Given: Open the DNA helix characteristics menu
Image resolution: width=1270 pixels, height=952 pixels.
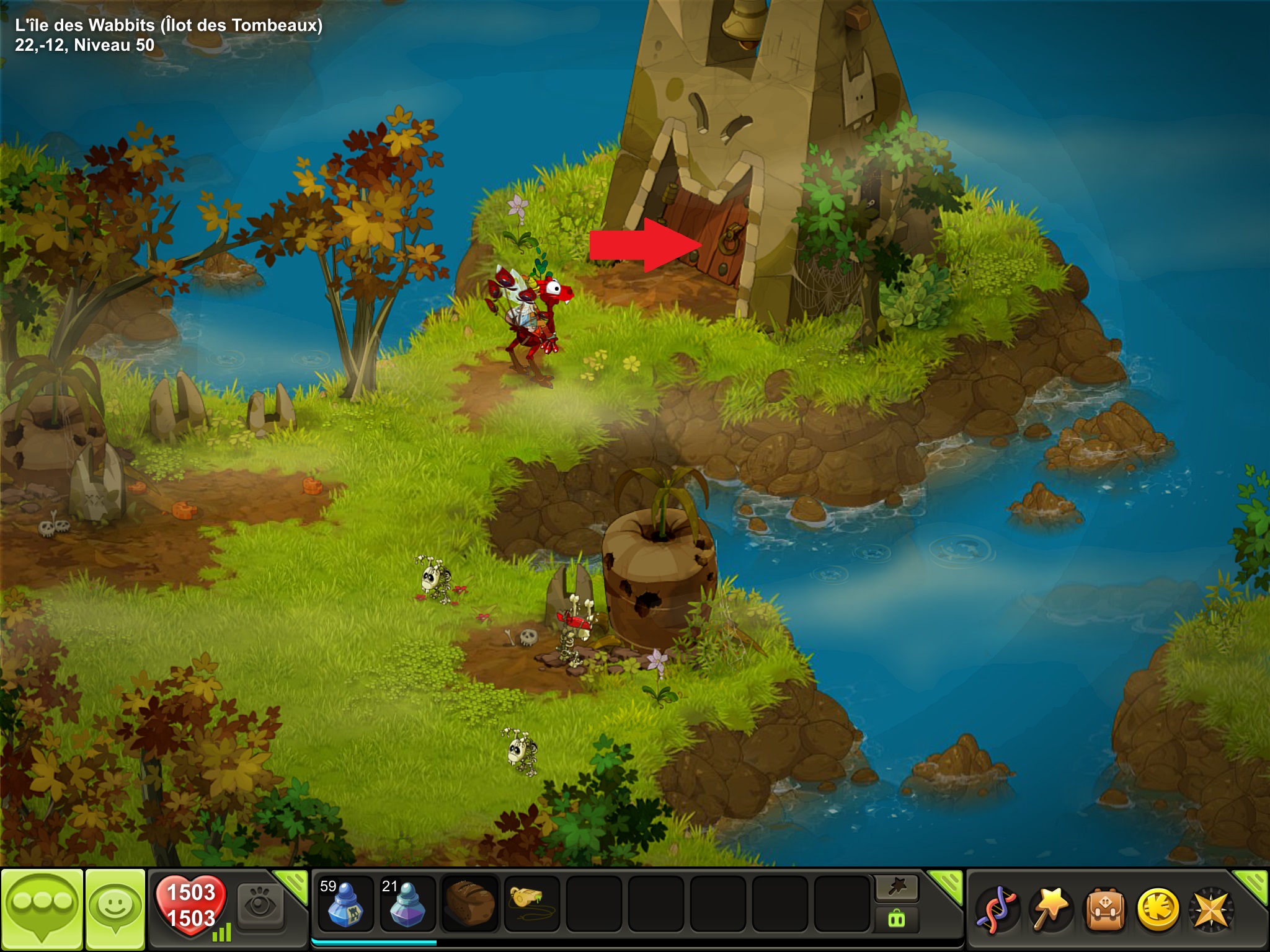Looking at the screenshot, I should pos(996,910).
